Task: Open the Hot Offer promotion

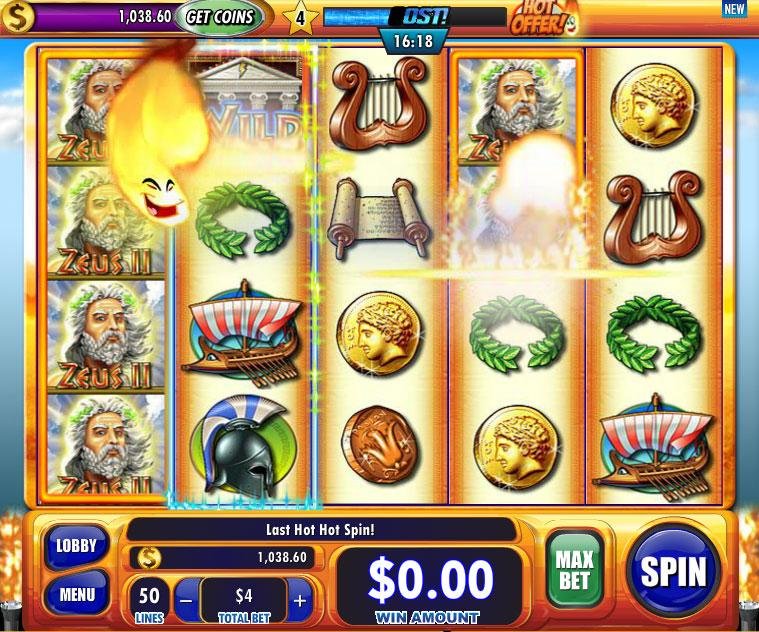Action: 544,17
